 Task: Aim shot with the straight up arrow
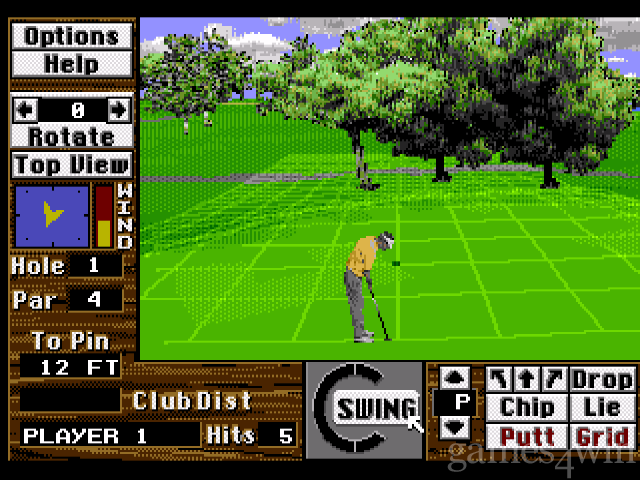pyautogui.click(x=526, y=379)
